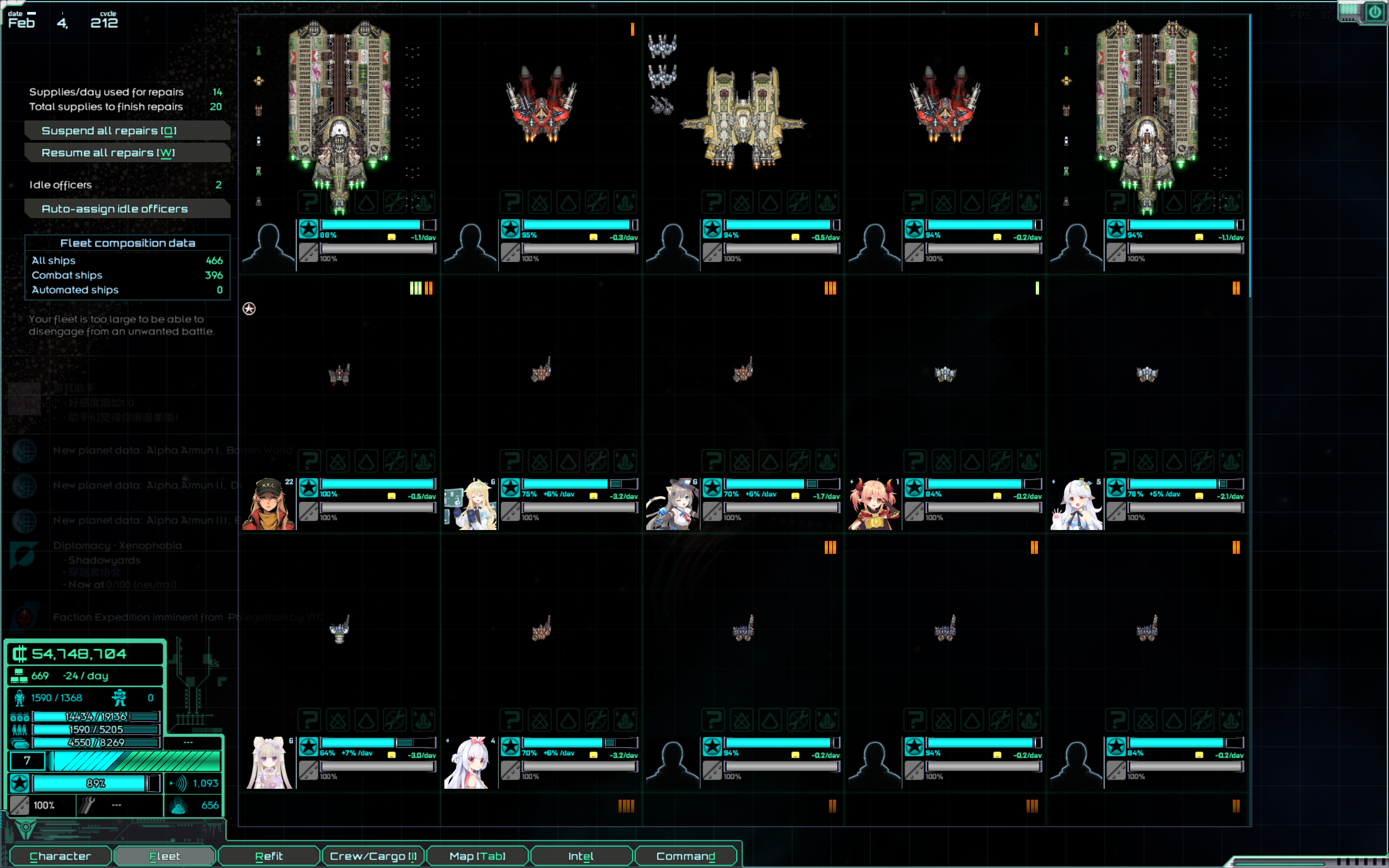Click the credits icon beside the 54,748,704 balance
This screenshot has height=868, width=1389.
[x=20, y=654]
